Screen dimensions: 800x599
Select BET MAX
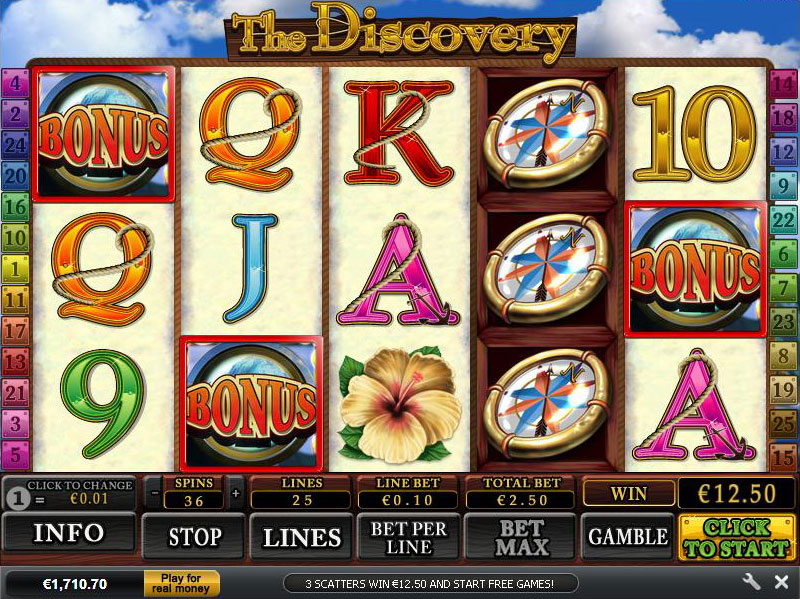[x=521, y=537]
